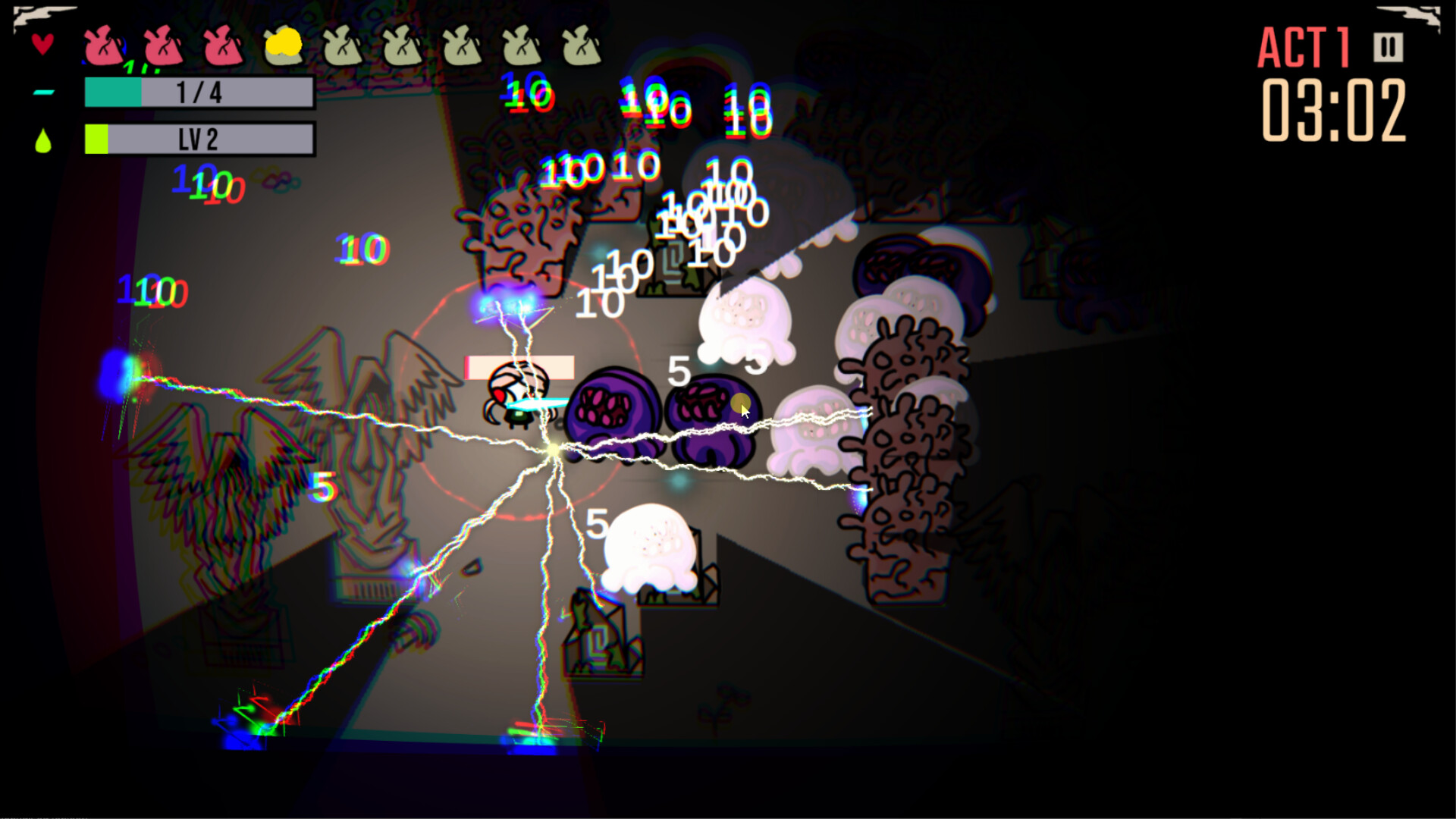Click the health bar above the player
Image resolution: width=1456 pixels, height=819 pixels.
pyautogui.click(x=518, y=366)
